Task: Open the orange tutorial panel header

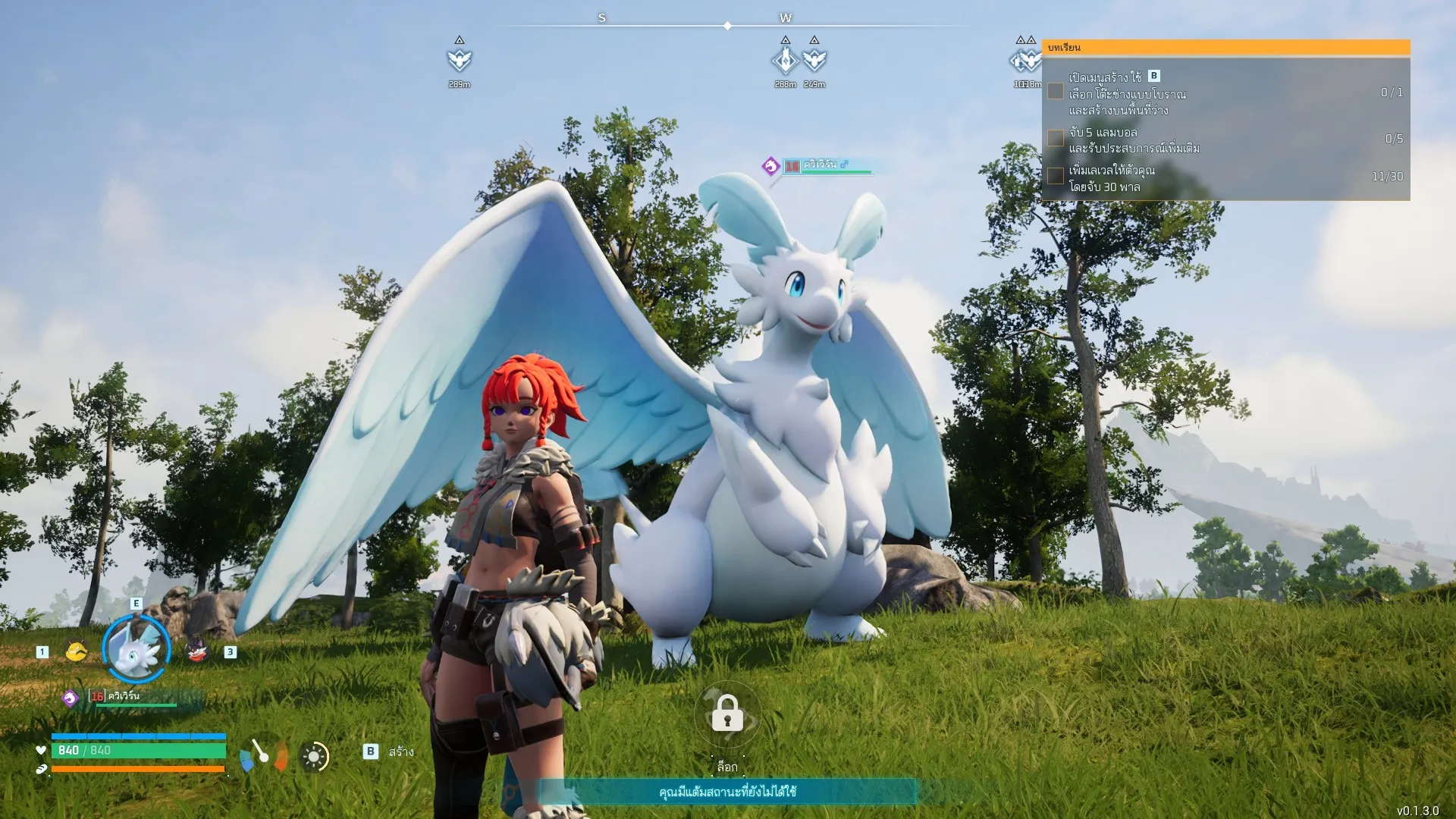Action: [x=1225, y=48]
